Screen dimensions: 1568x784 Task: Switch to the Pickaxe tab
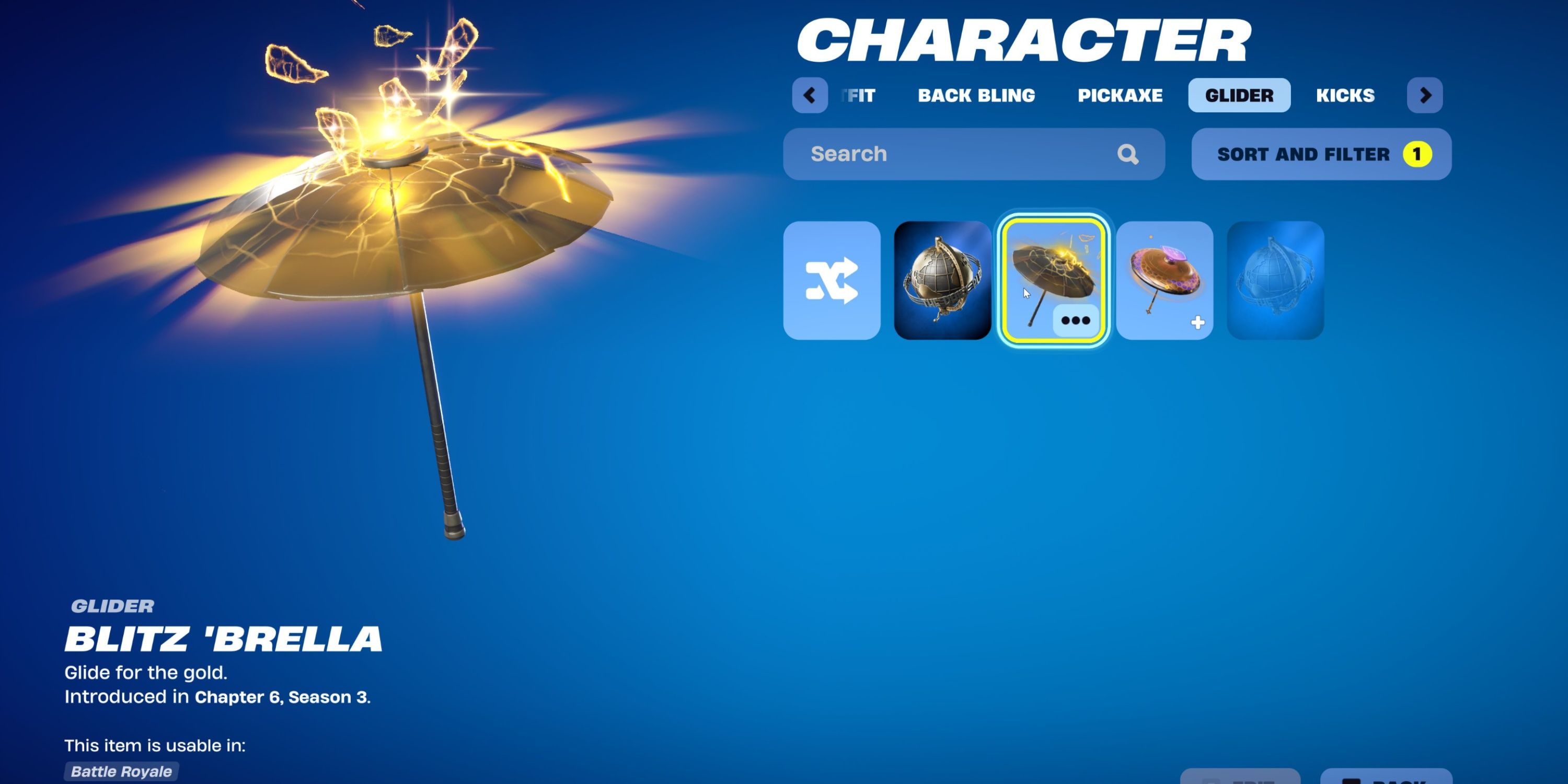(1121, 95)
